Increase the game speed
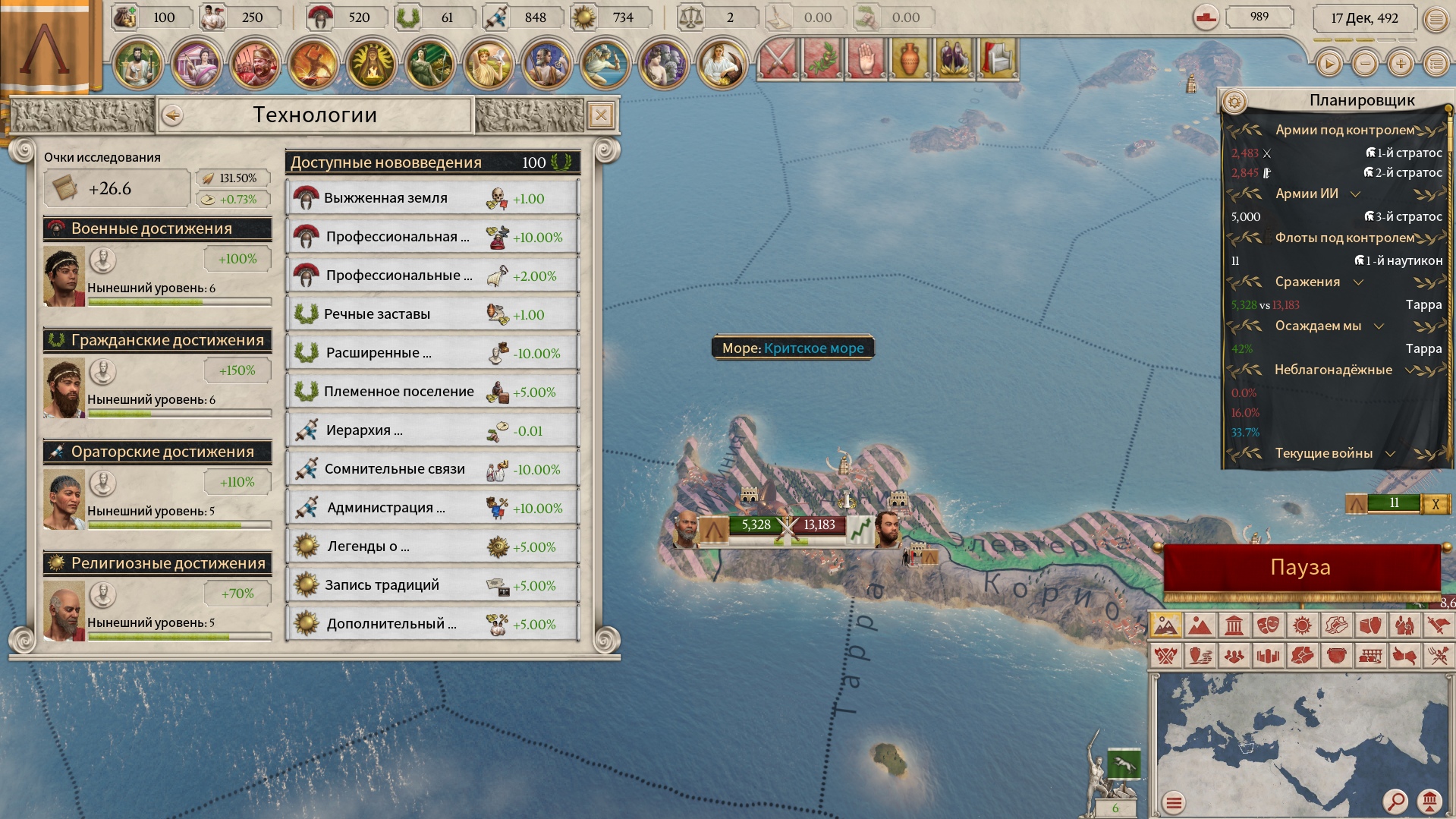1456x819 pixels. pyautogui.click(x=1401, y=64)
